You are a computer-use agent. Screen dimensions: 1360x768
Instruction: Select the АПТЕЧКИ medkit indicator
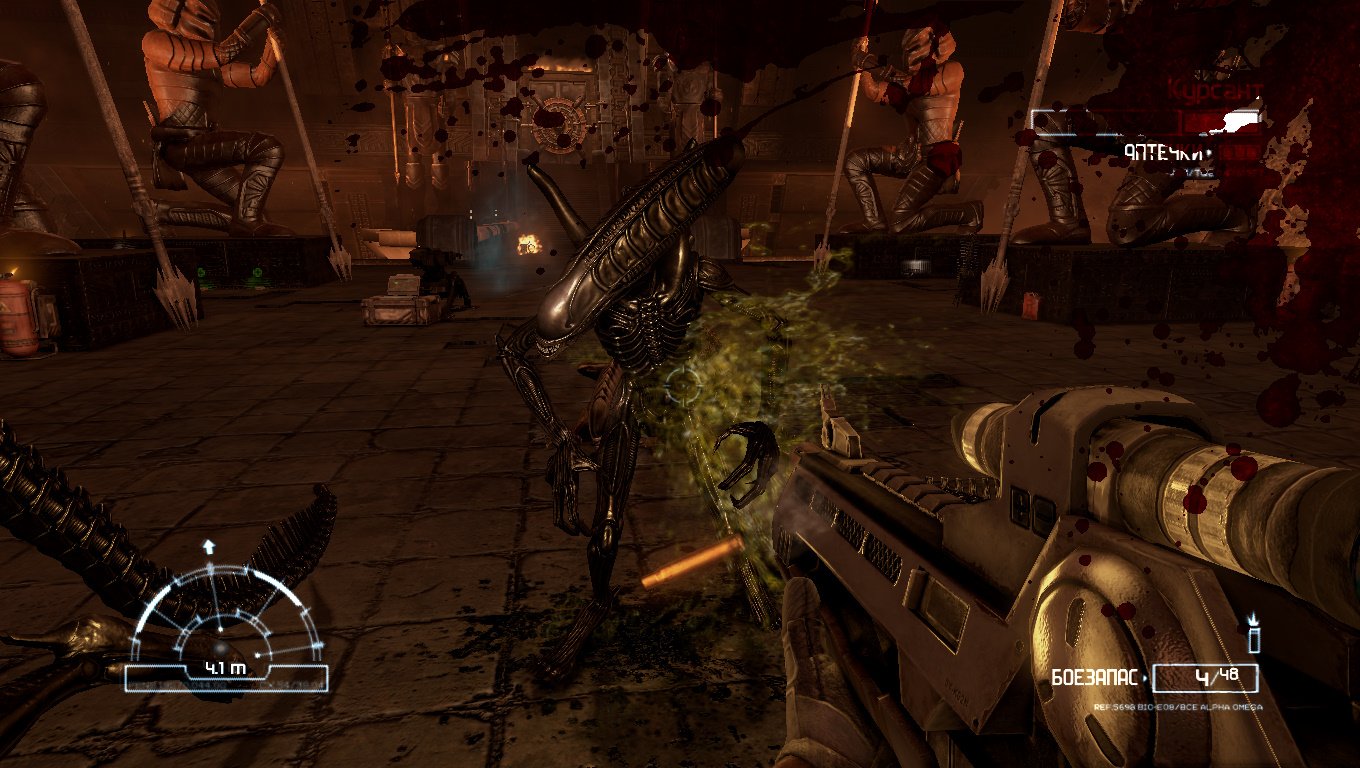pos(1165,151)
